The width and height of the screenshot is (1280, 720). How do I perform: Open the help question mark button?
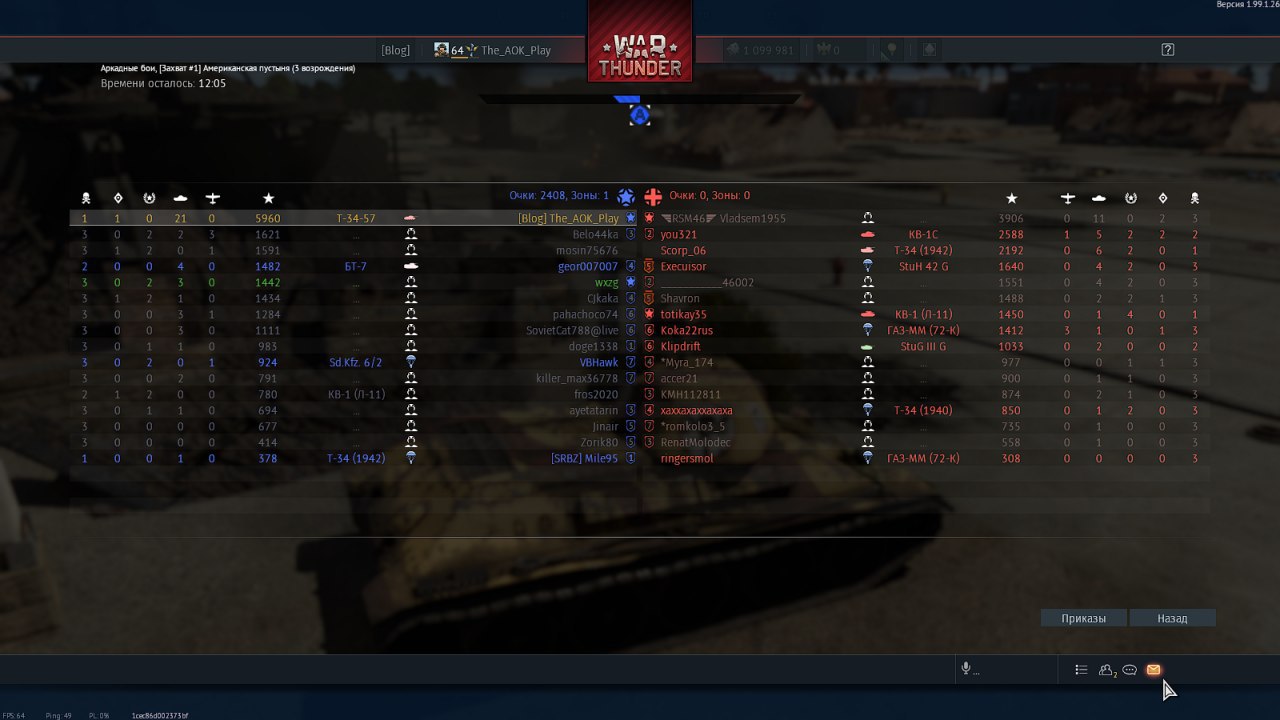click(x=1167, y=50)
